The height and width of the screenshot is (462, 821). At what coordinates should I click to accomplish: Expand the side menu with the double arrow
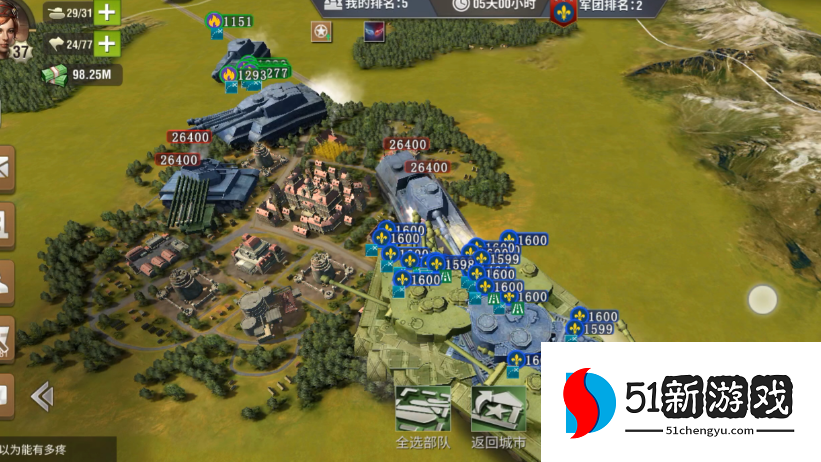[x=42, y=397]
